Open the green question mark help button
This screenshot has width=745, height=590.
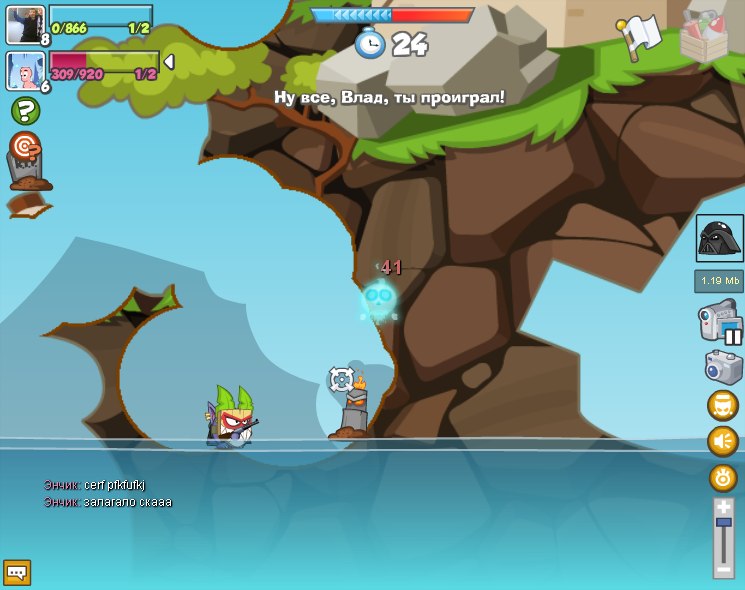coord(25,111)
